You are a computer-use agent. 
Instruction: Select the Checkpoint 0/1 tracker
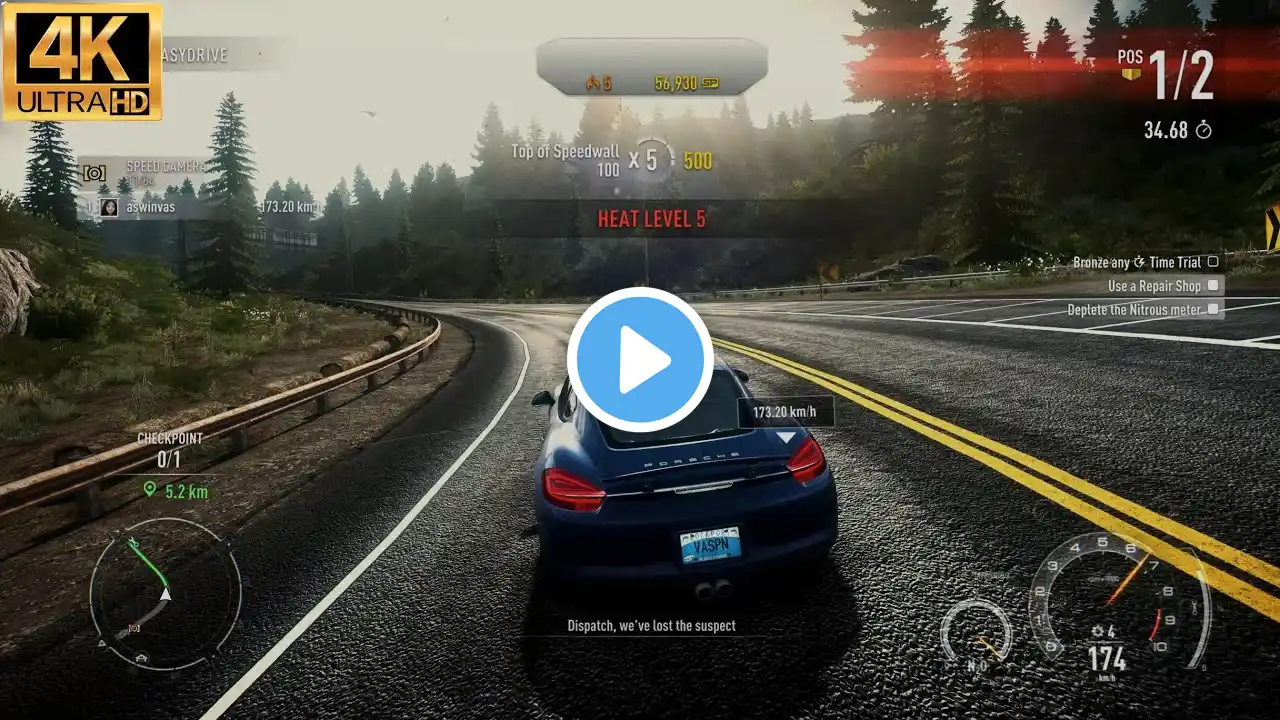[x=169, y=451]
